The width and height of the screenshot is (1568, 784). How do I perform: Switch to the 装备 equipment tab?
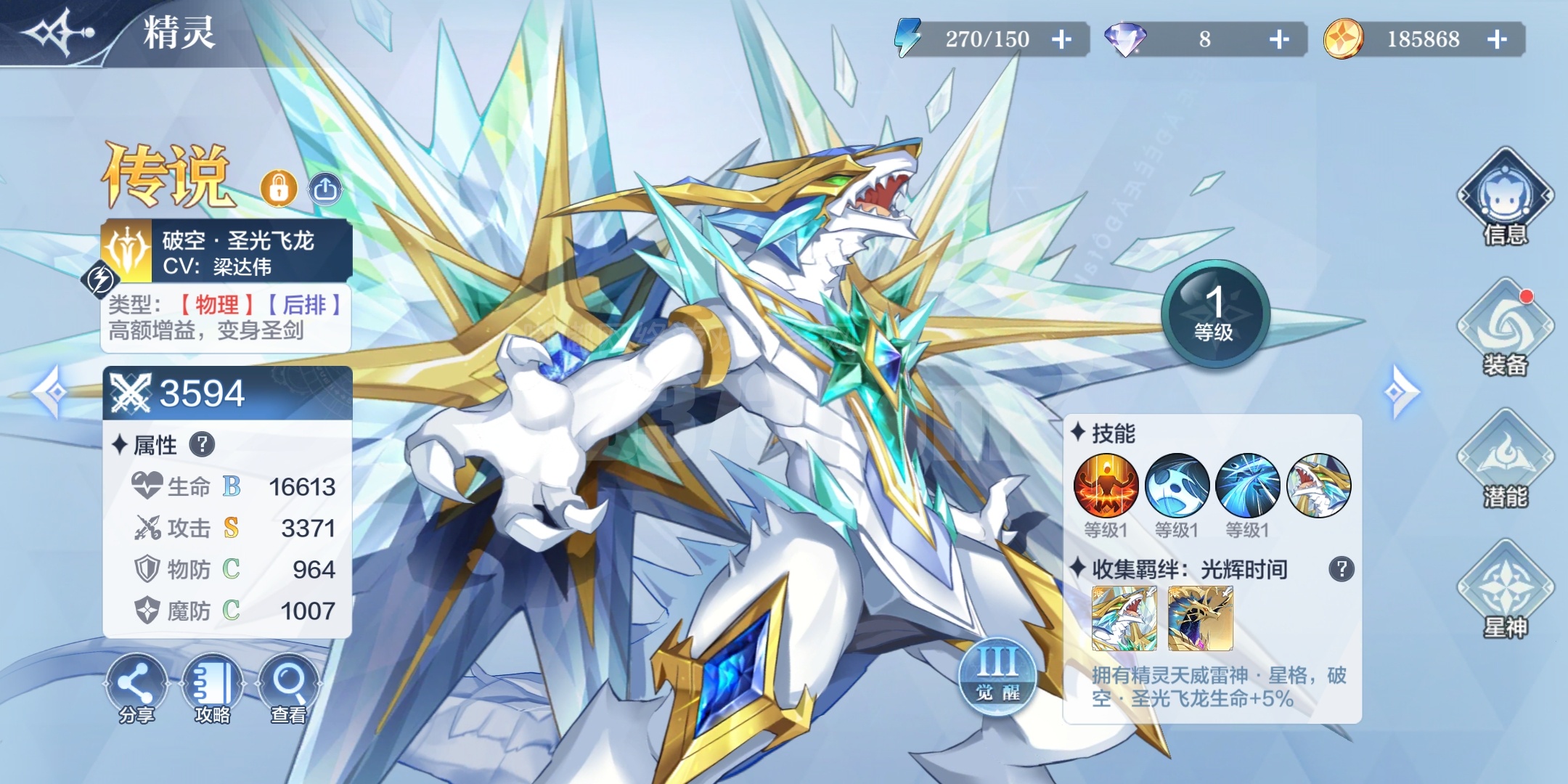pos(1506,328)
